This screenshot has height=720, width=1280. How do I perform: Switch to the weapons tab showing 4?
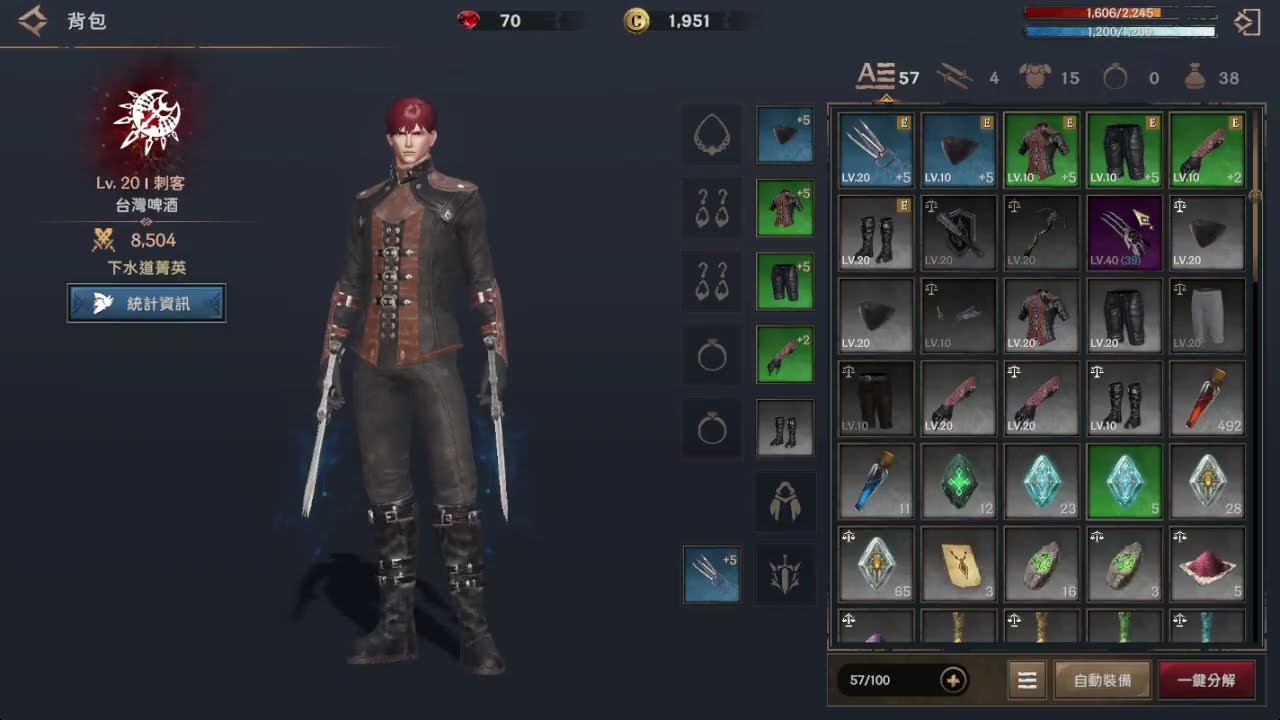pyautogui.click(x=967, y=77)
